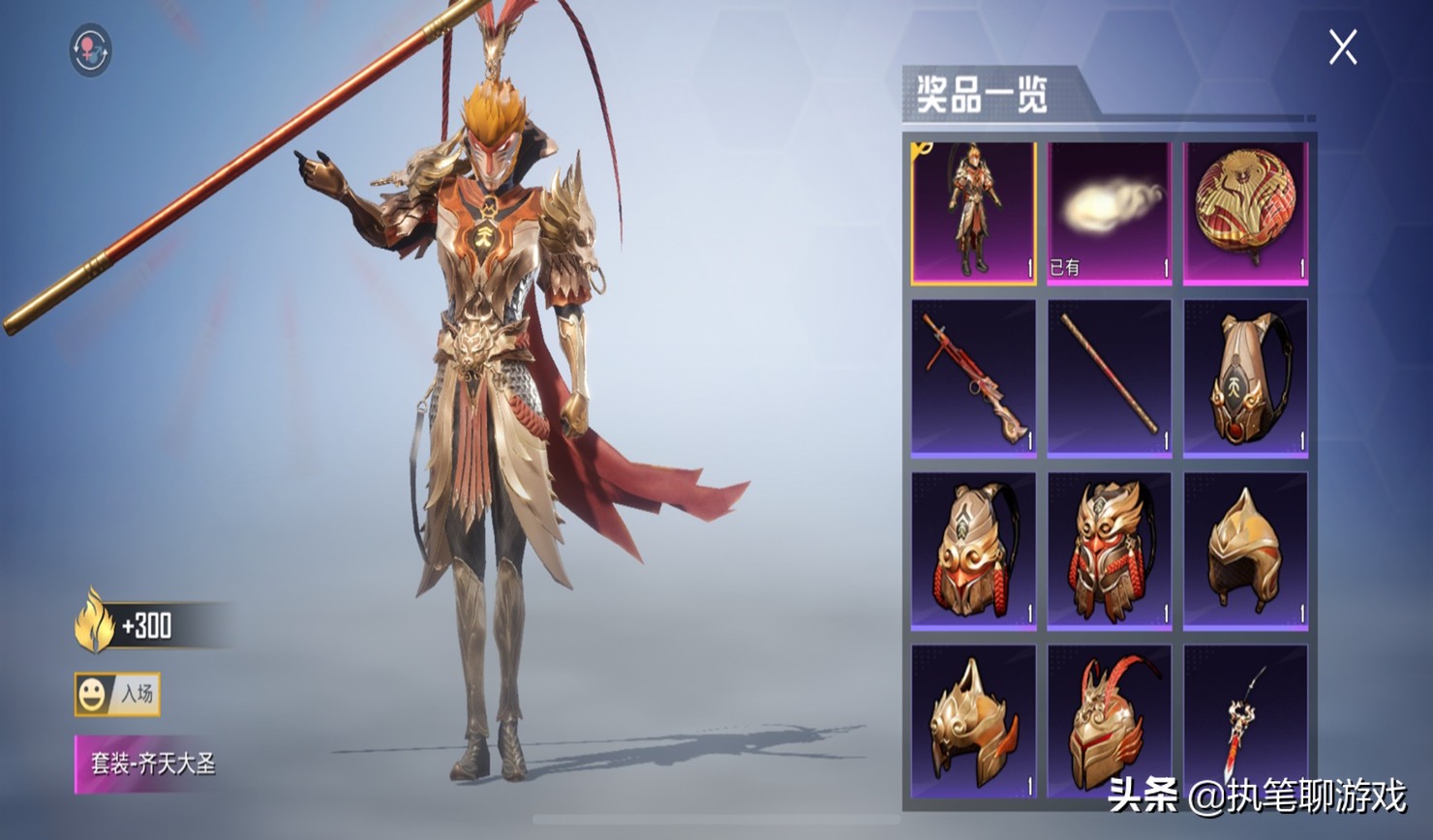Image resolution: width=1433 pixels, height=840 pixels.
Task: Select the helmet with red plumes
Action: [1110, 721]
